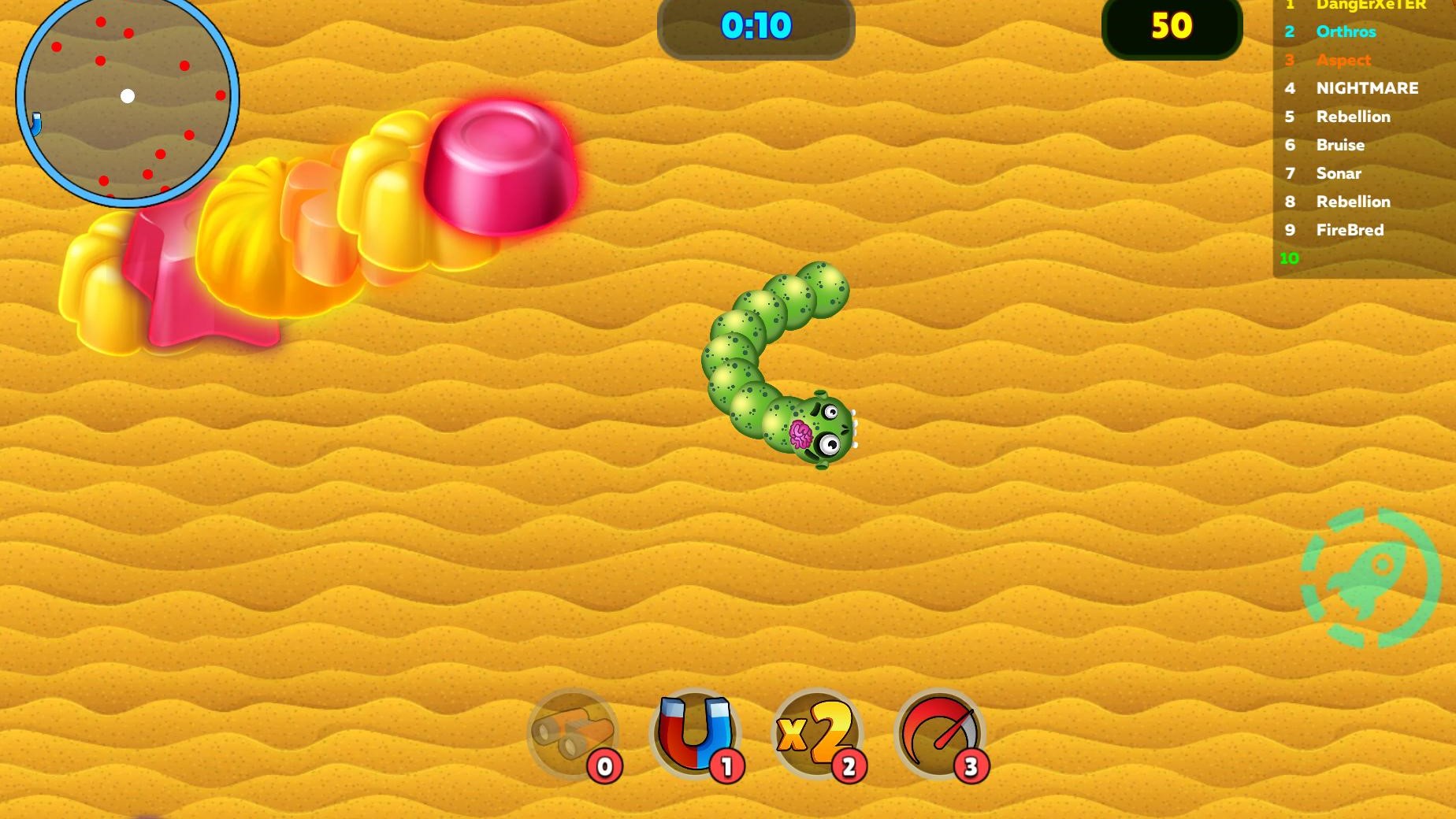Click rank 10 at the leaderboard bottom
The image size is (1456, 819).
click(x=1289, y=258)
